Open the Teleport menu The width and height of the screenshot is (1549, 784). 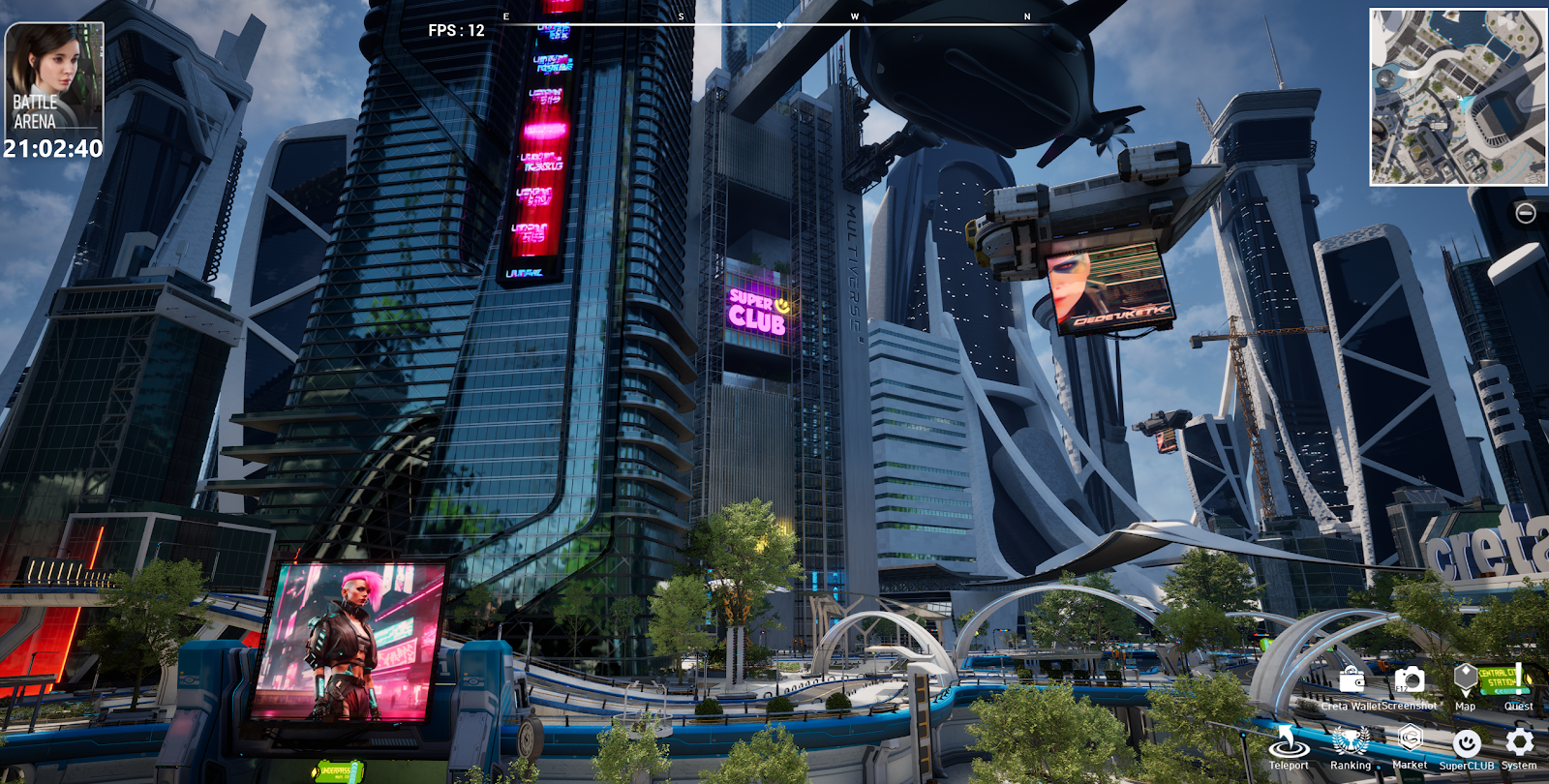point(1289,743)
